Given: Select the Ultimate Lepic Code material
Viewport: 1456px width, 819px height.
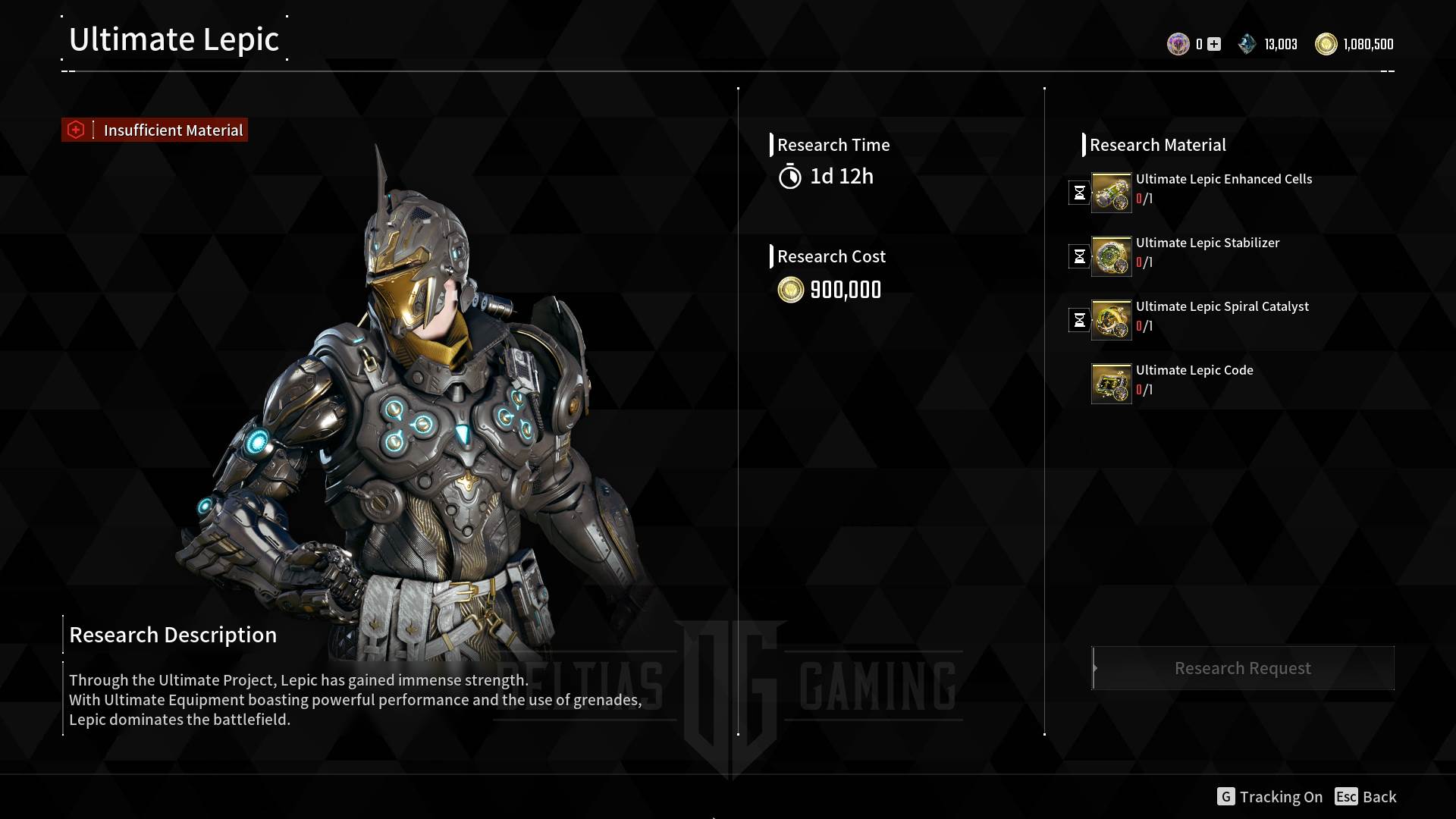Looking at the screenshot, I should [1111, 384].
